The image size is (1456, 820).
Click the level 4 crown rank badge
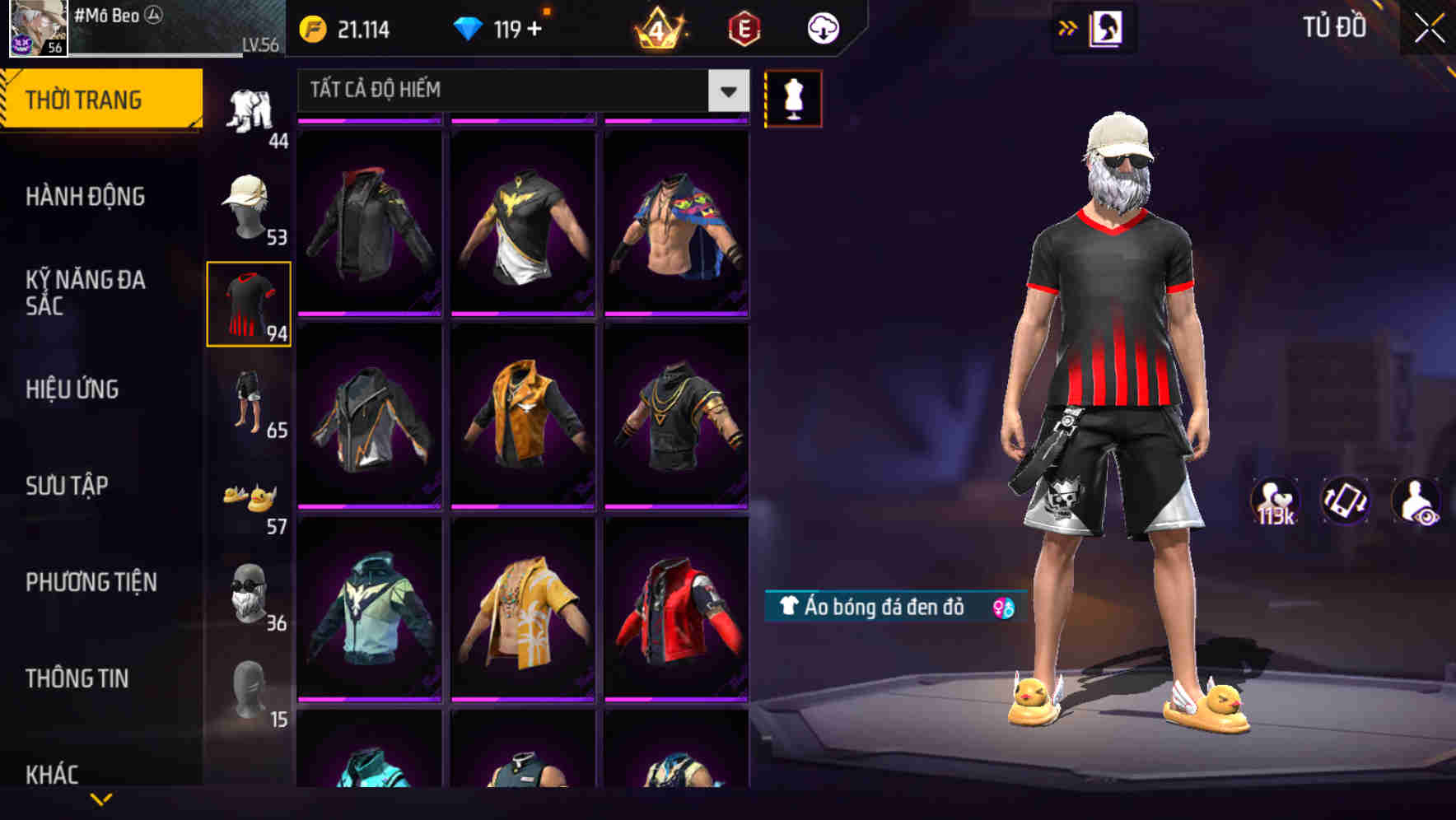[x=659, y=27]
